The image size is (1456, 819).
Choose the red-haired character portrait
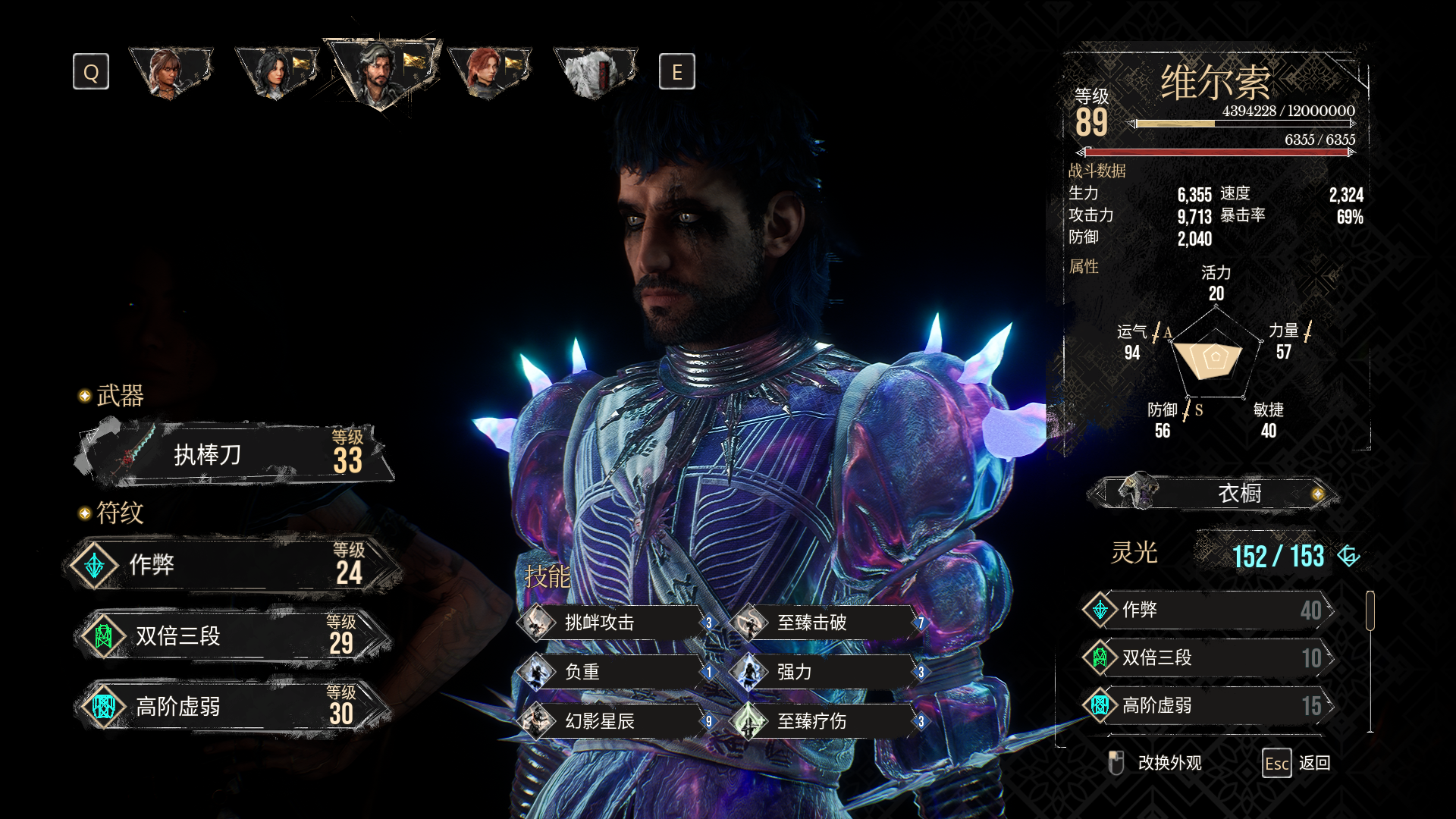[x=488, y=73]
